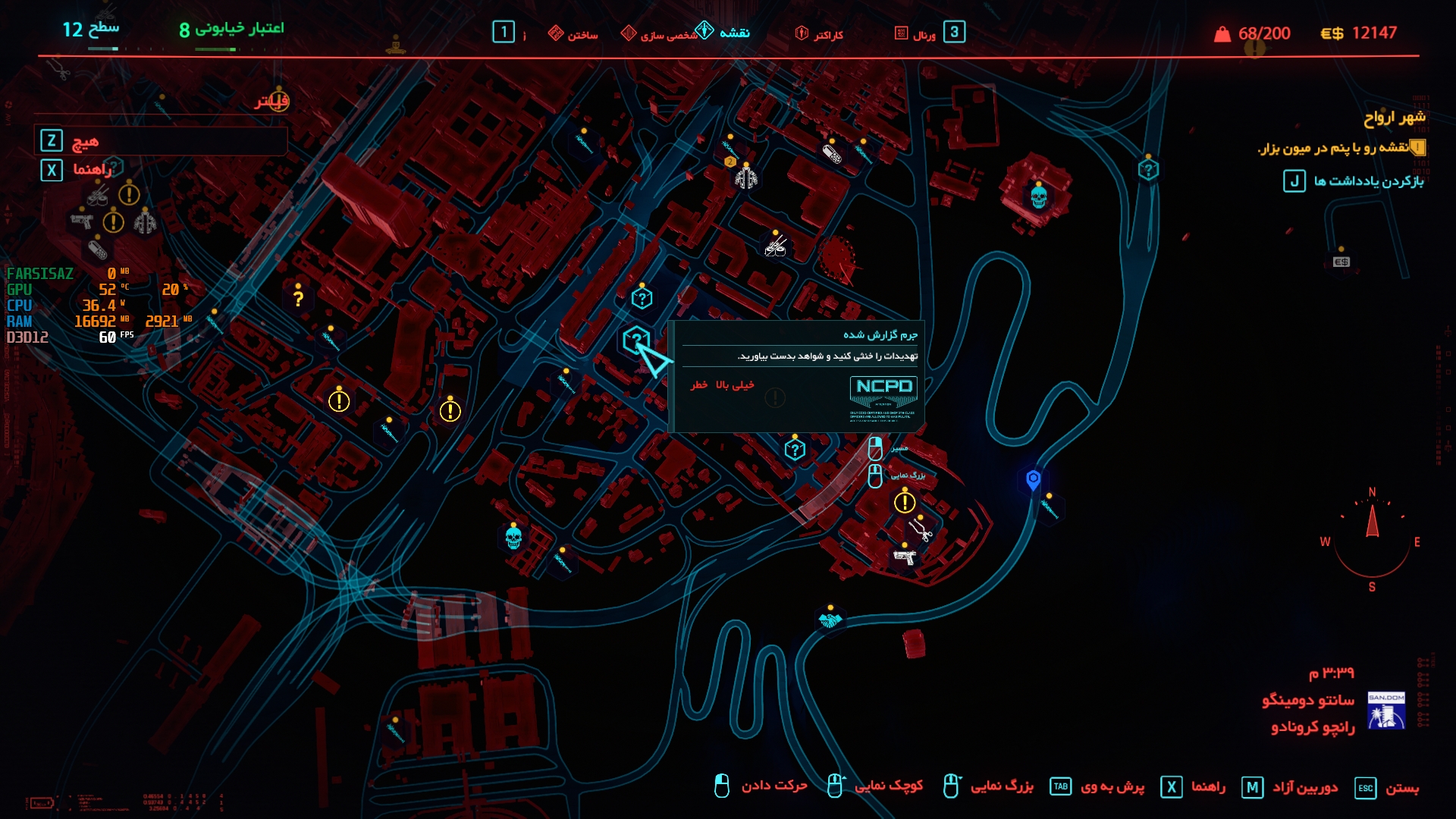Pick the handshake marker near the river
This screenshot has height=819, width=1456.
830,620
